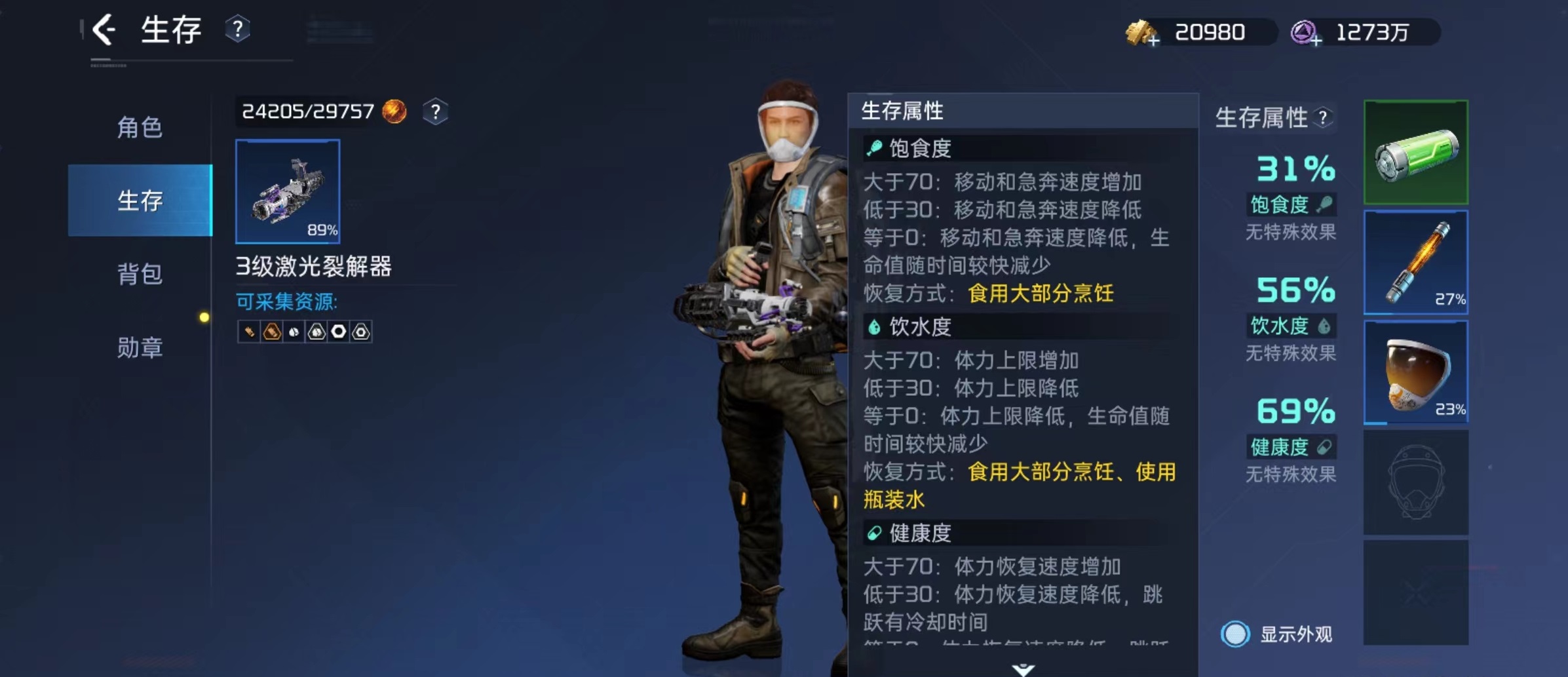Open help with the 生存 question mark
Screen dimensions: 1568x677
point(239,29)
